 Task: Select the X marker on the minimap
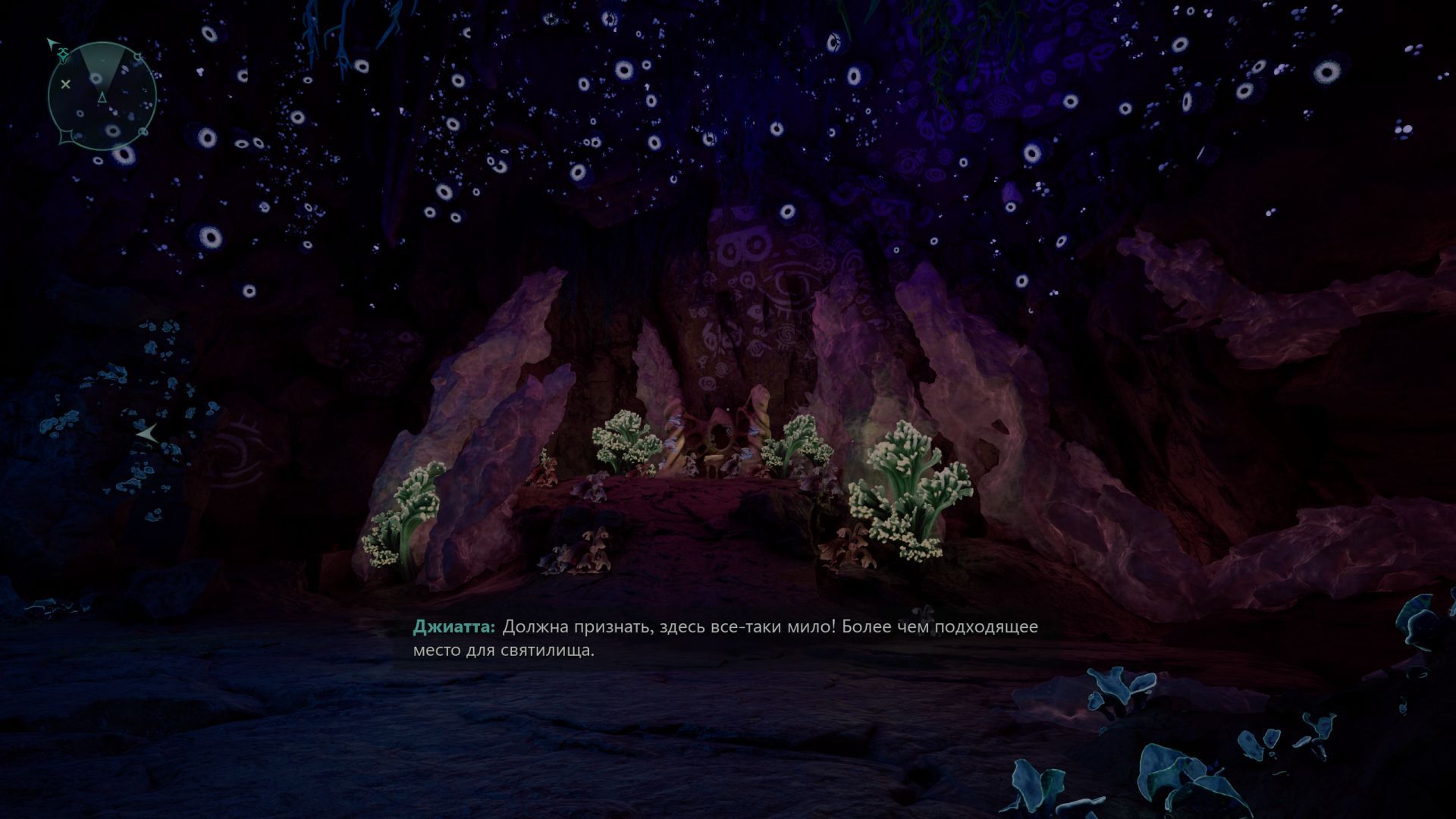[x=65, y=84]
